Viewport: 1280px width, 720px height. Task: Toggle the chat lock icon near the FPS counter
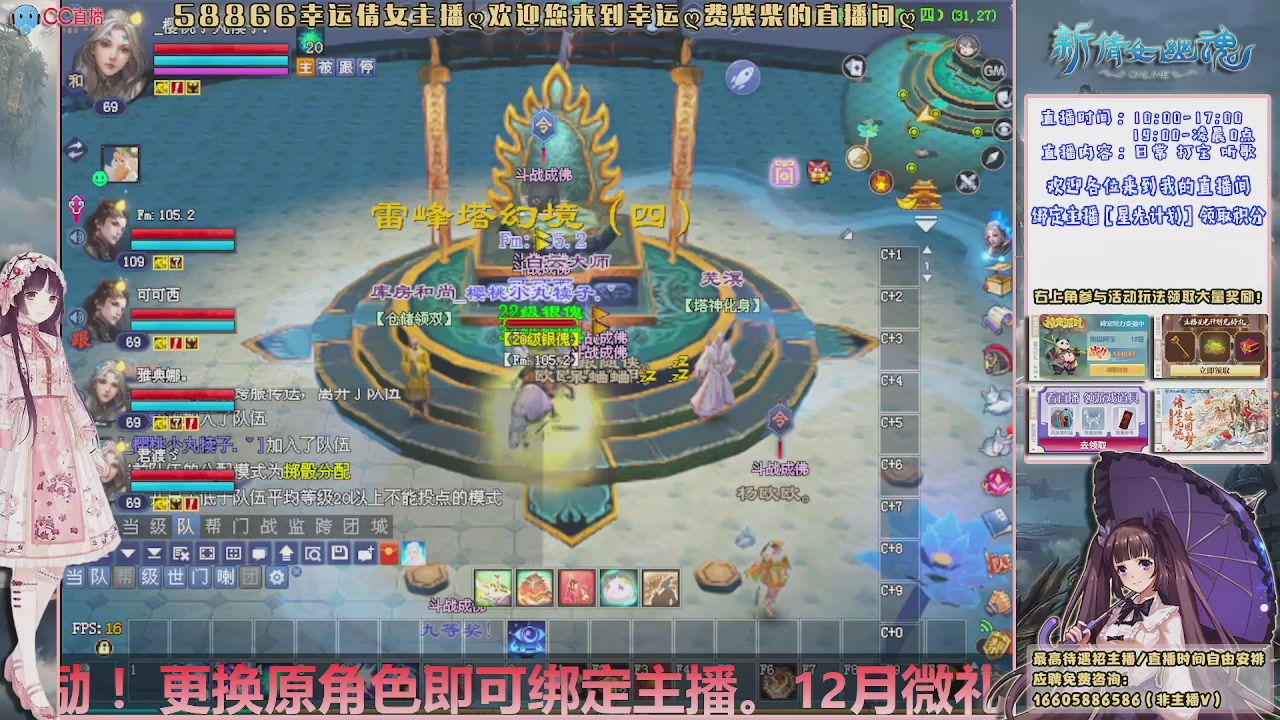(104, 646)
